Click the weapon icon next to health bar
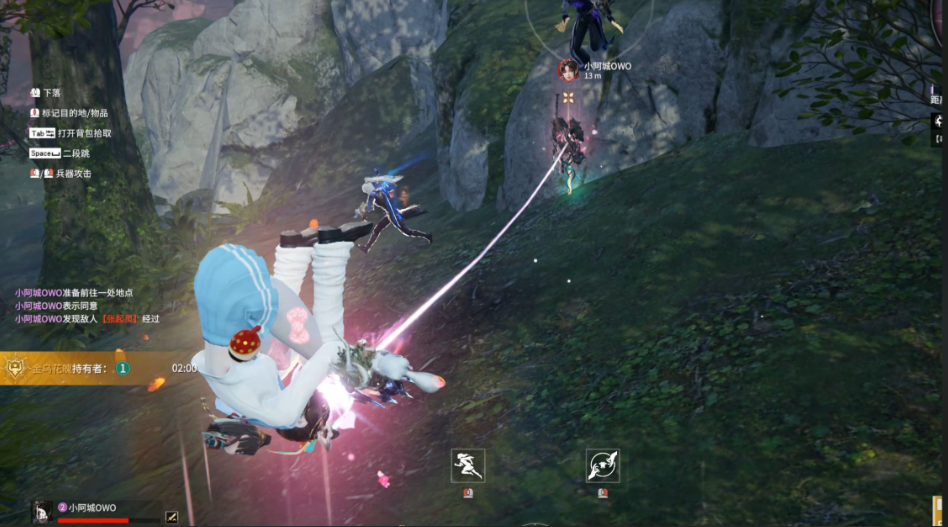The height and width of the screenshot is (527, 948). 171,516
